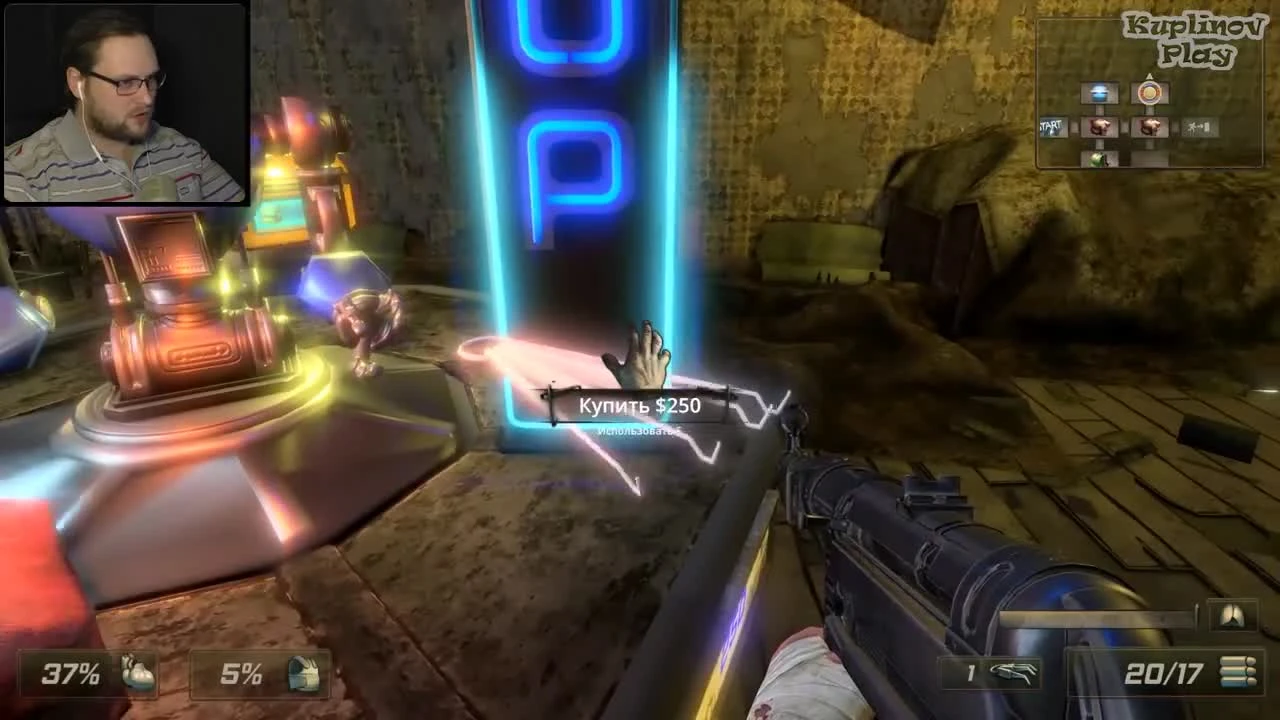Click the green item icon on the minimap
The height and width of the screenshot is (720, 1280).
1096,160
